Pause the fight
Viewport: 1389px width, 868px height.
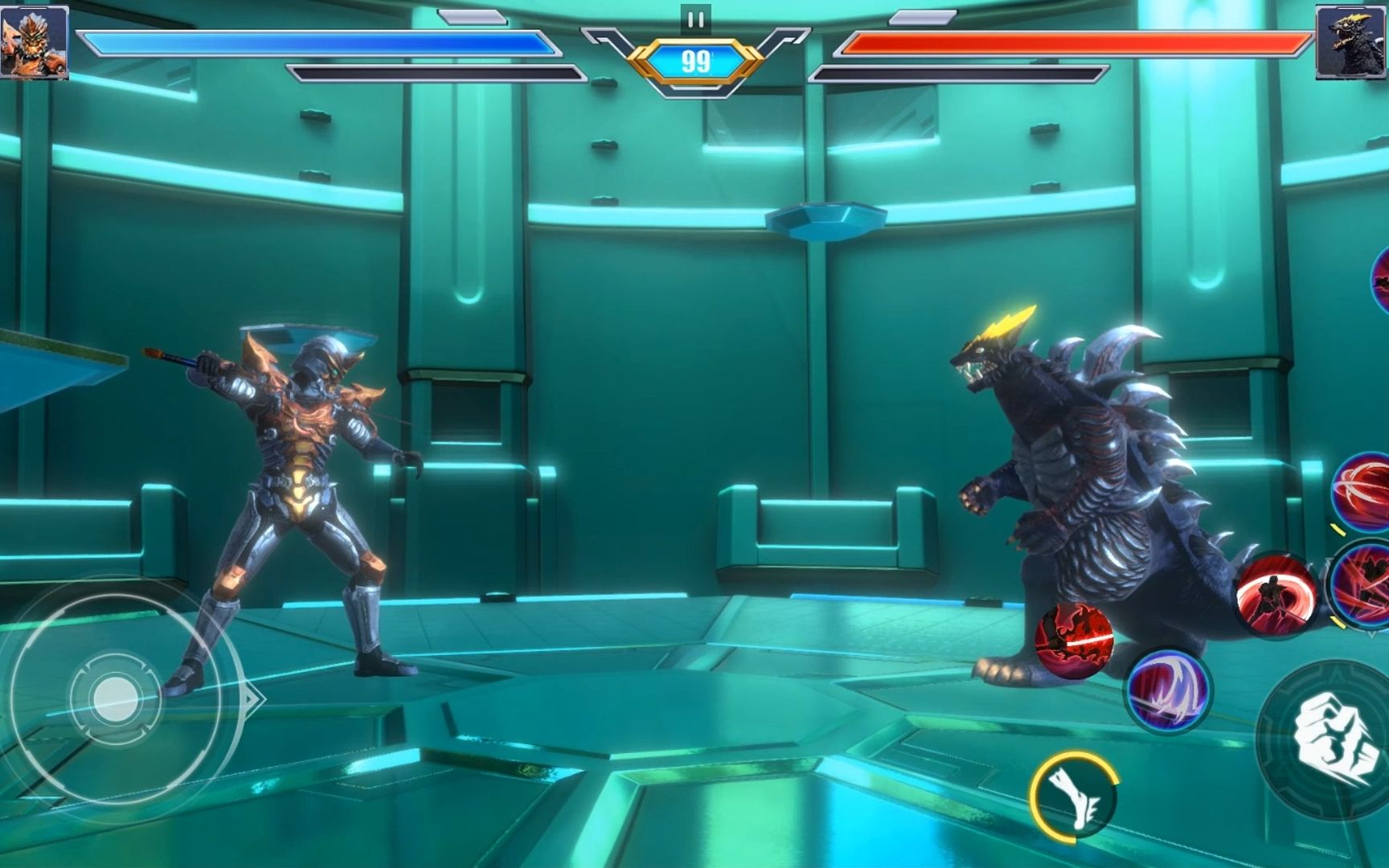[695, 19]
